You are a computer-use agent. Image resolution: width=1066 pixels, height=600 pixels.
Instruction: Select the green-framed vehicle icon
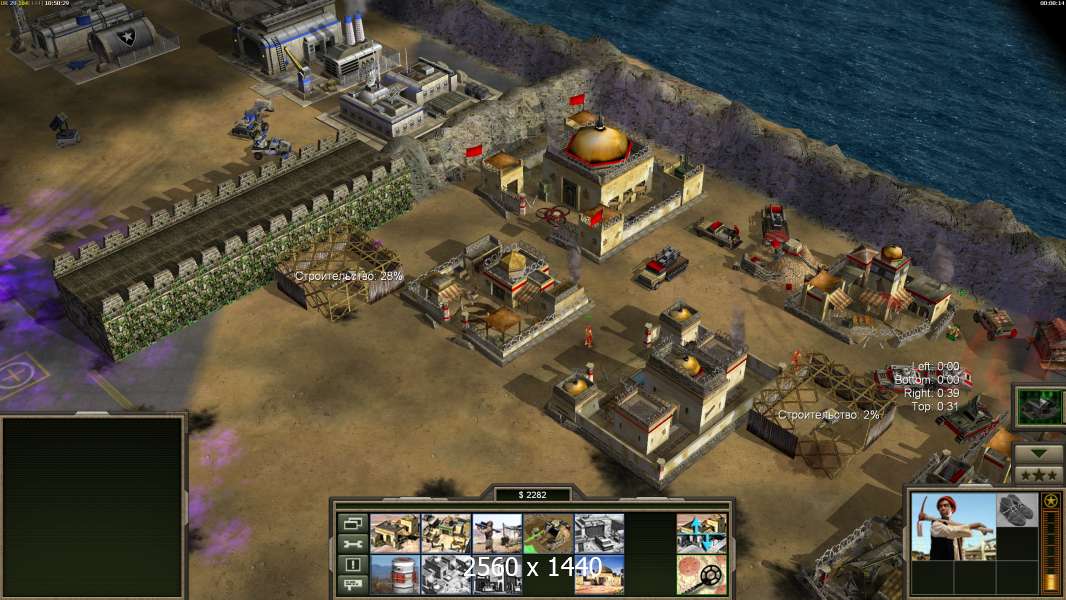click(1038, 408)
